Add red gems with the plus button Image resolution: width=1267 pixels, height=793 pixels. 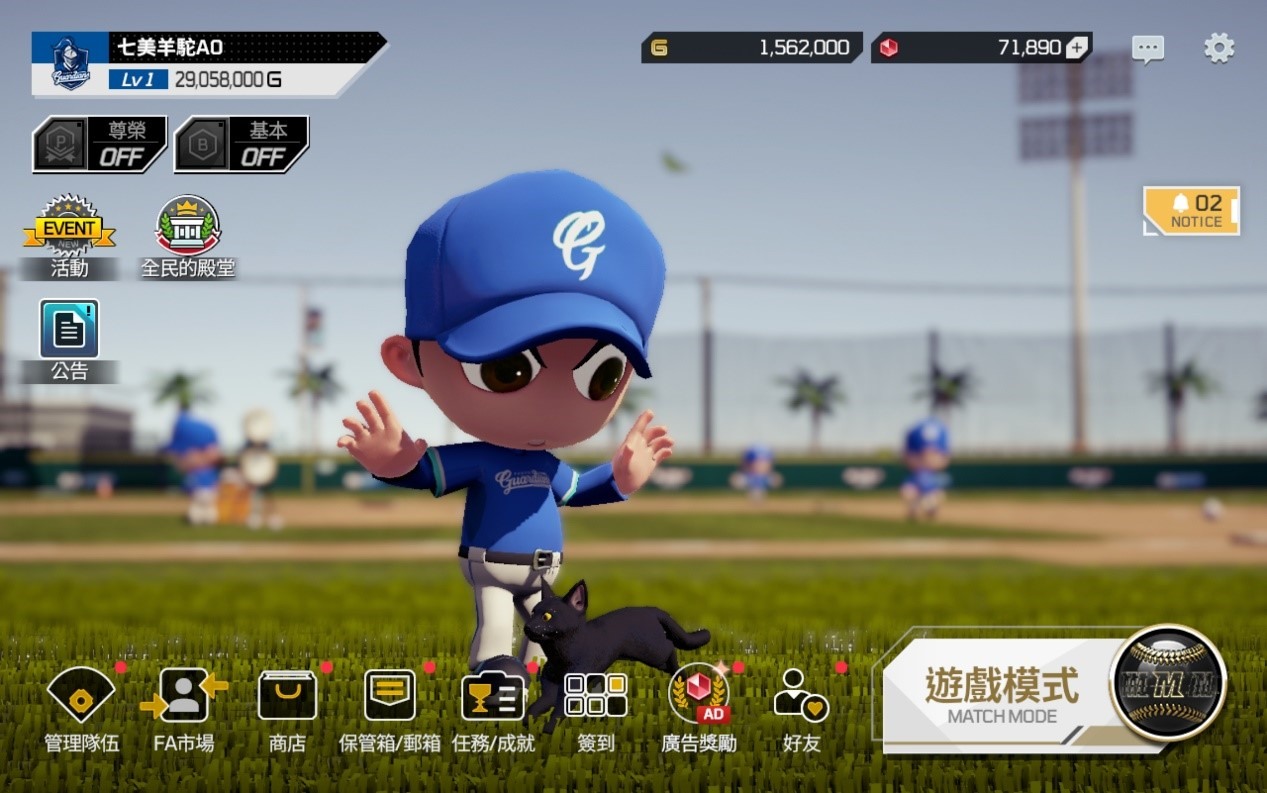1077,48
